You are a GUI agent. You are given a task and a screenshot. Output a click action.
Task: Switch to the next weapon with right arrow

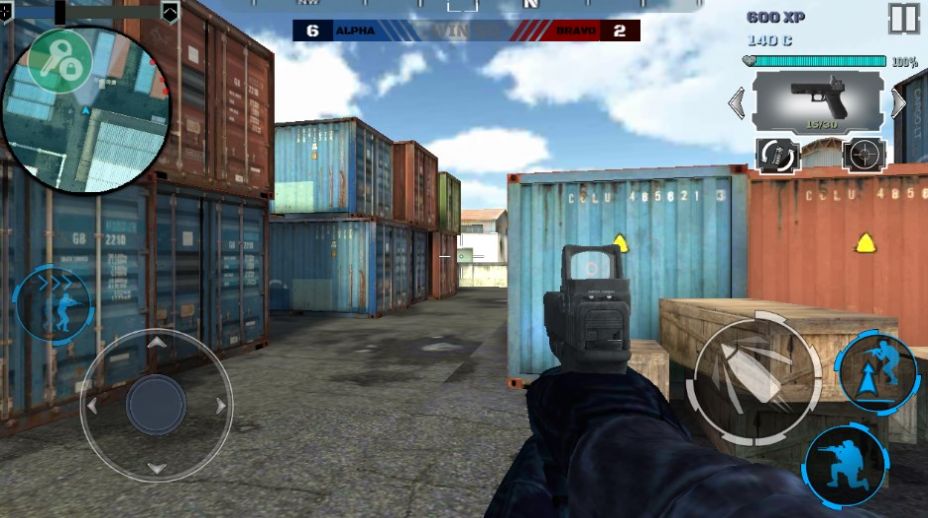(x=899, y=102)
